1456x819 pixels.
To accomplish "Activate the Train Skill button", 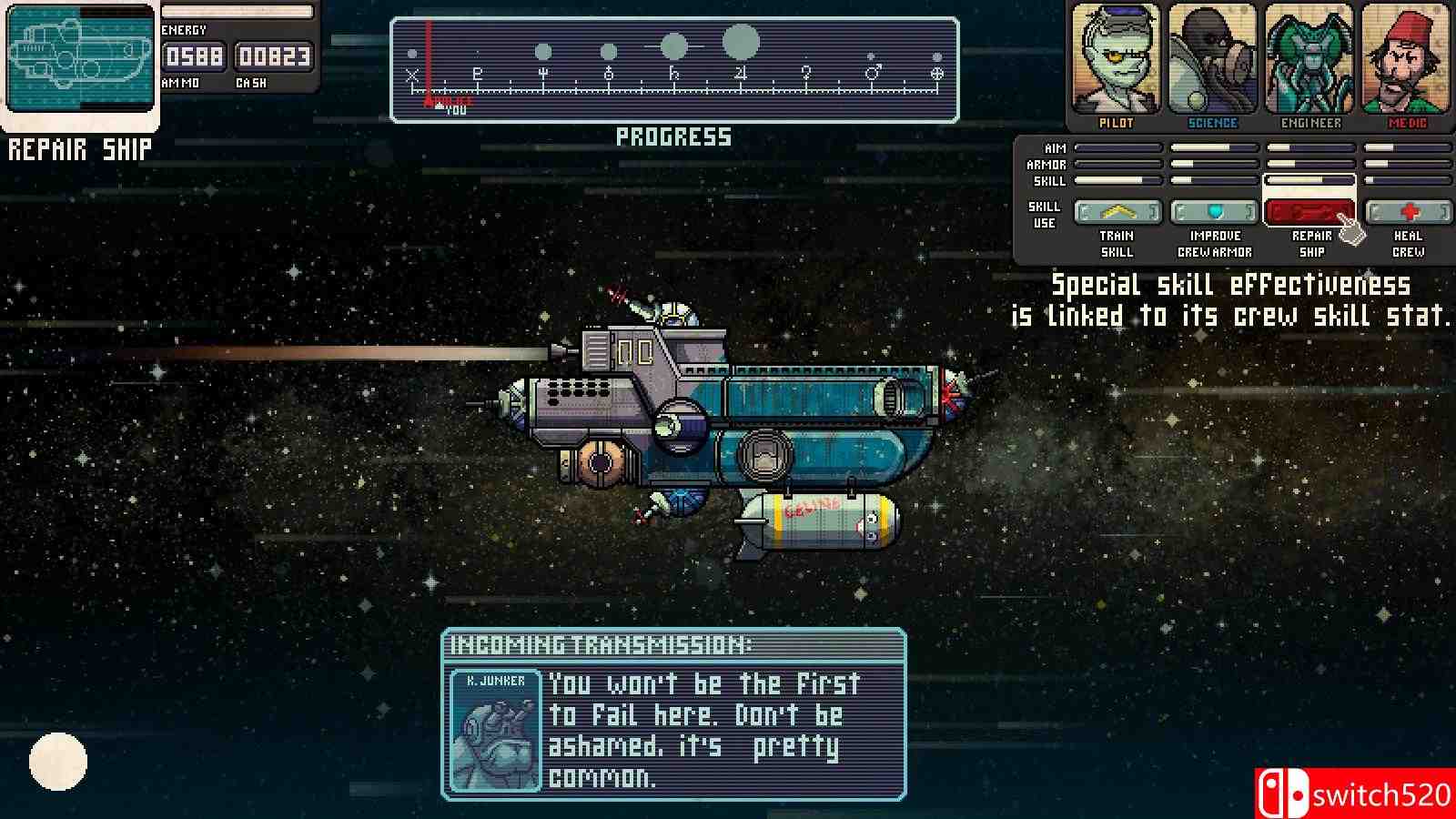I will tap(1117, 213).
